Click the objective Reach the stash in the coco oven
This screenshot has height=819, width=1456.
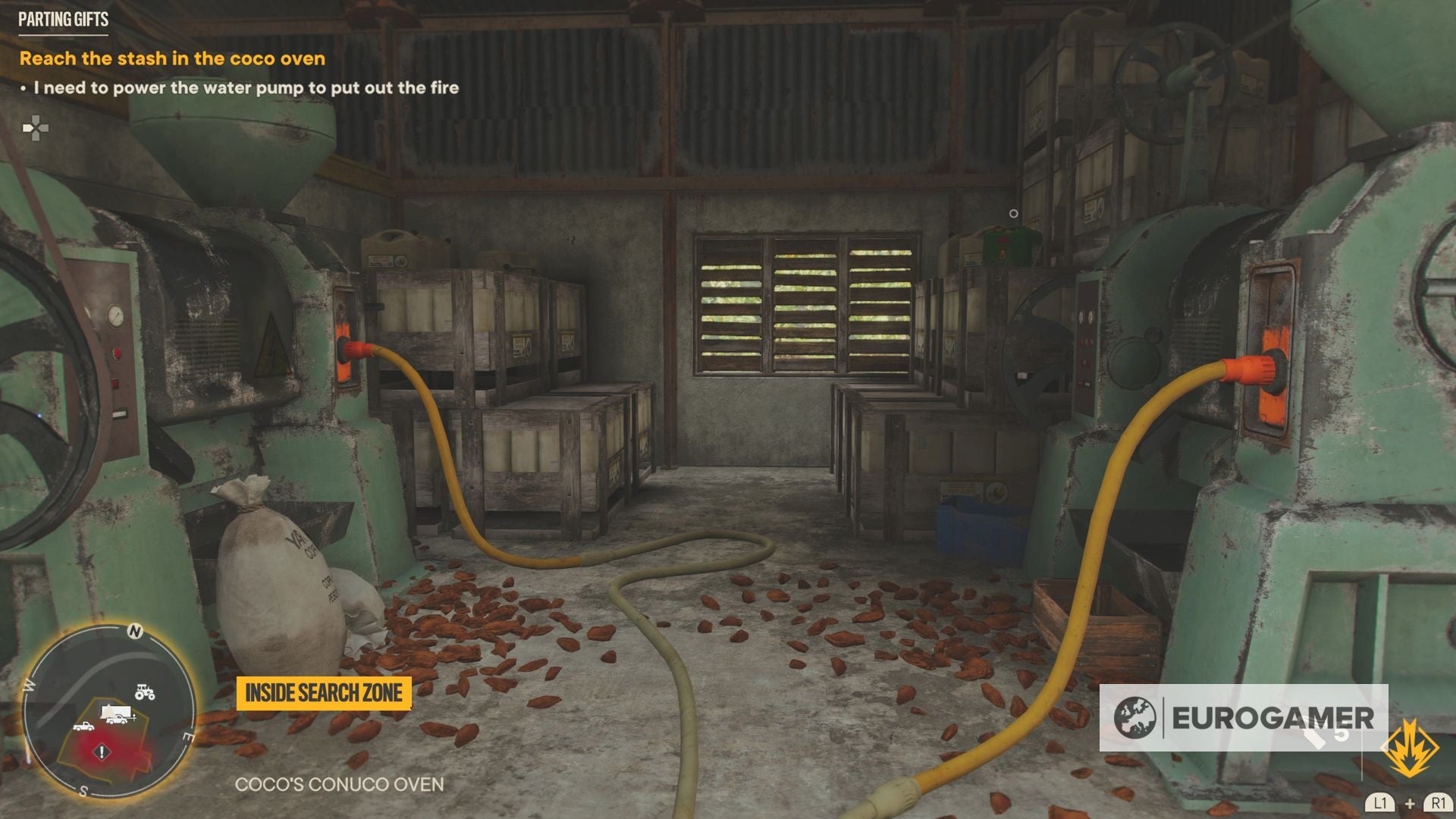(172, 58)
